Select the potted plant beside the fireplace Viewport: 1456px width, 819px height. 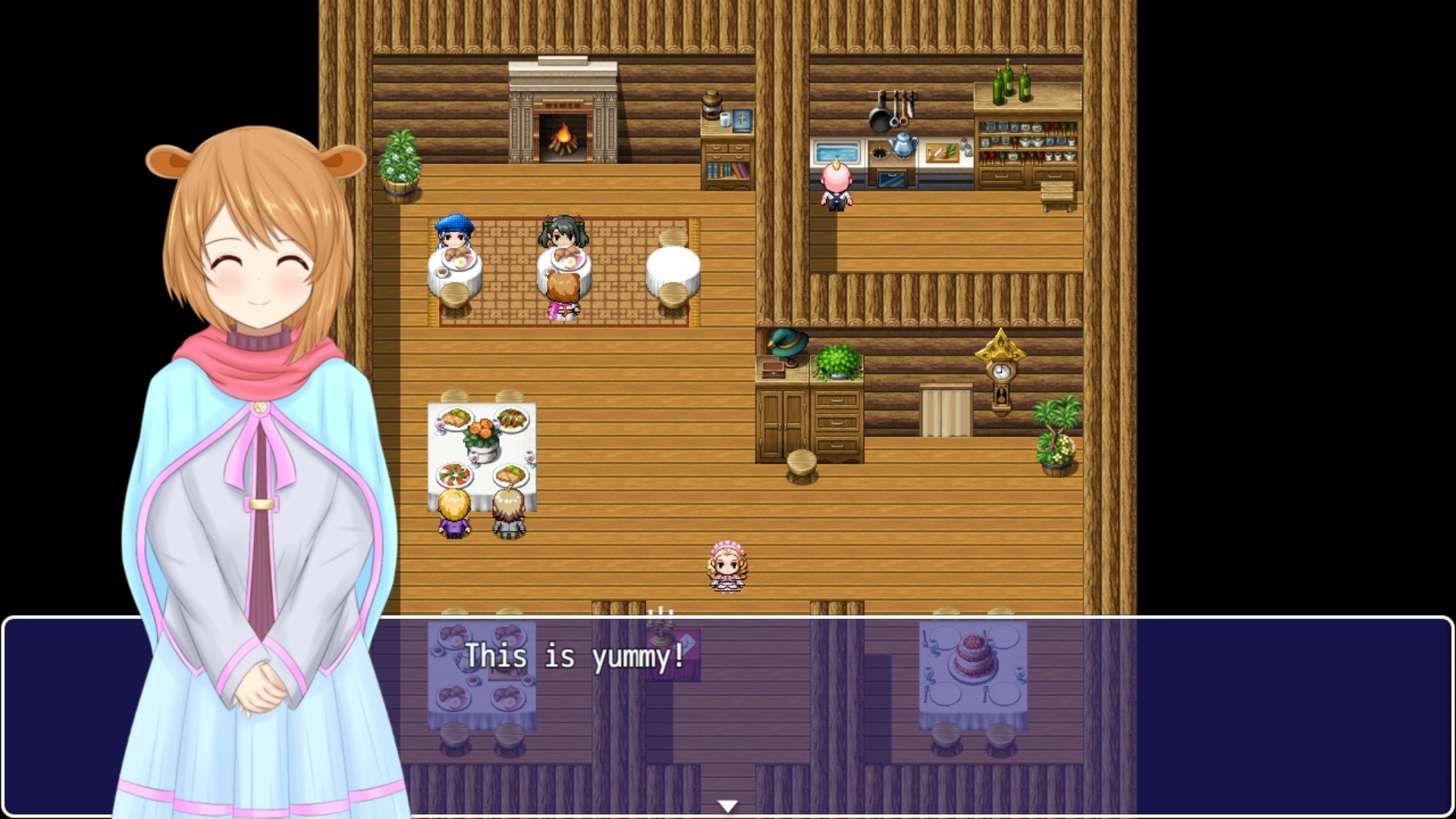(x=400, y=163)
